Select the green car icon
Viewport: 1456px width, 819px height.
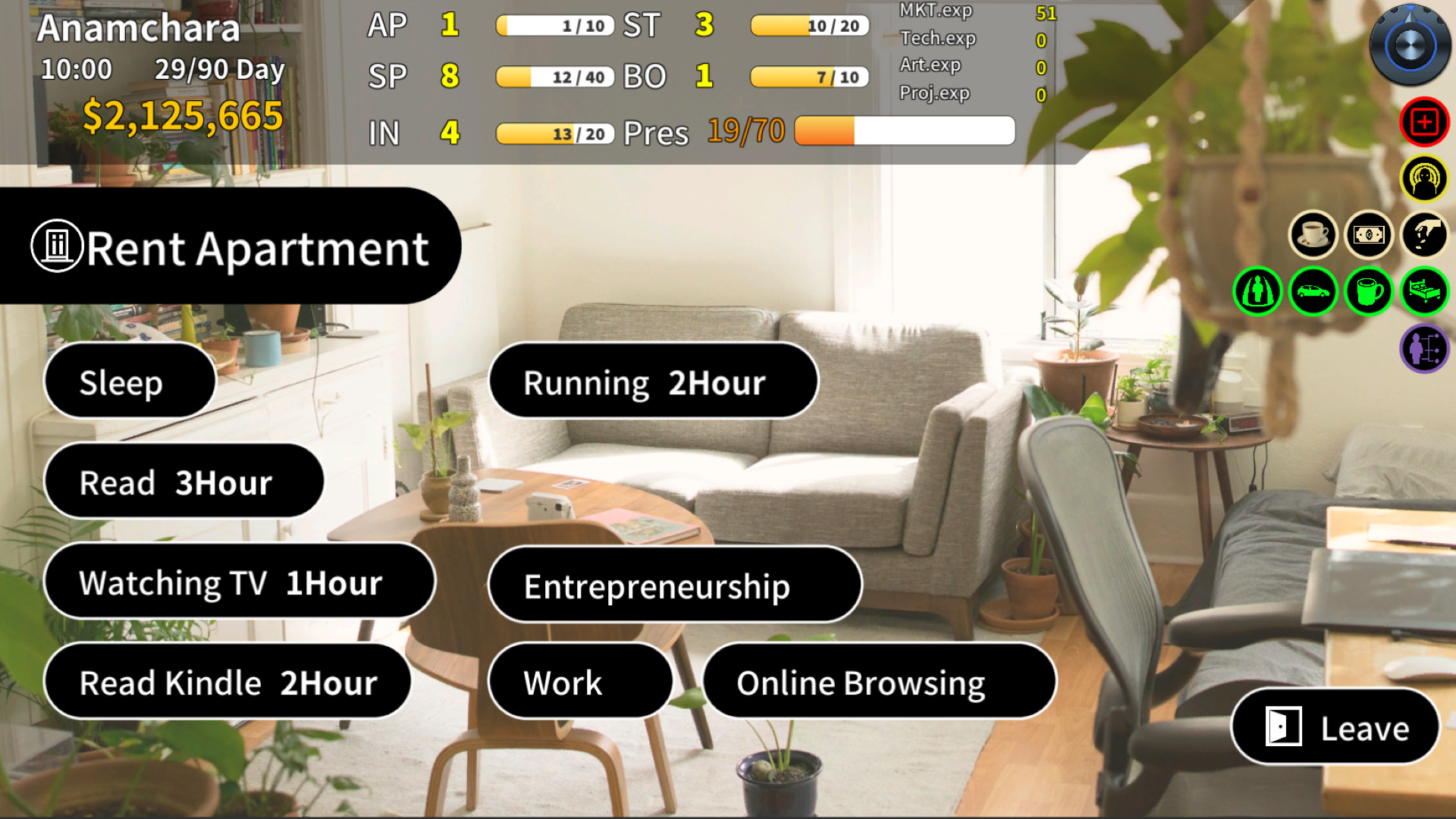coord(1313,291)
